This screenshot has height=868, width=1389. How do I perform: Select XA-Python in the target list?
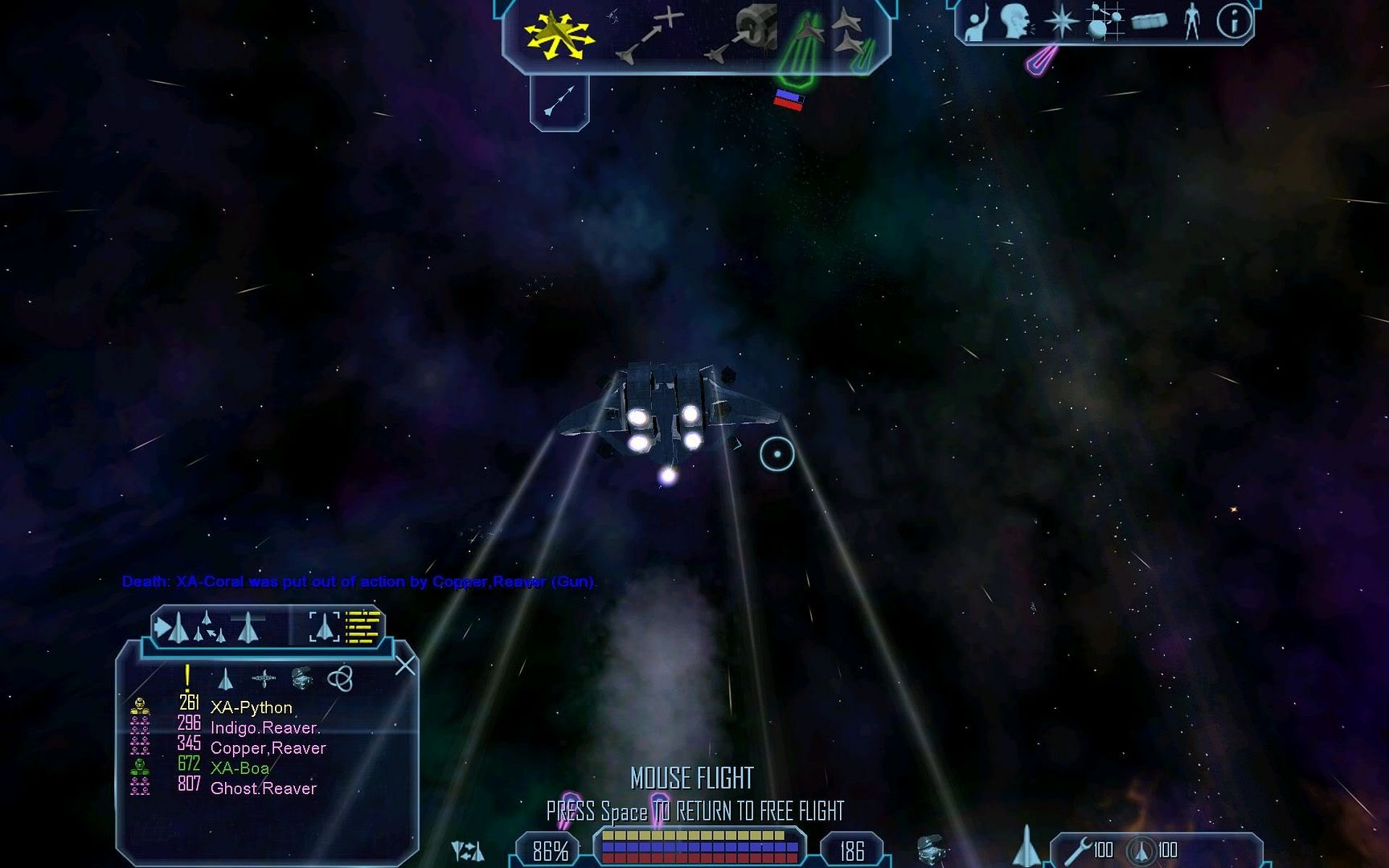pyautogui.click(x=251, y=707)
